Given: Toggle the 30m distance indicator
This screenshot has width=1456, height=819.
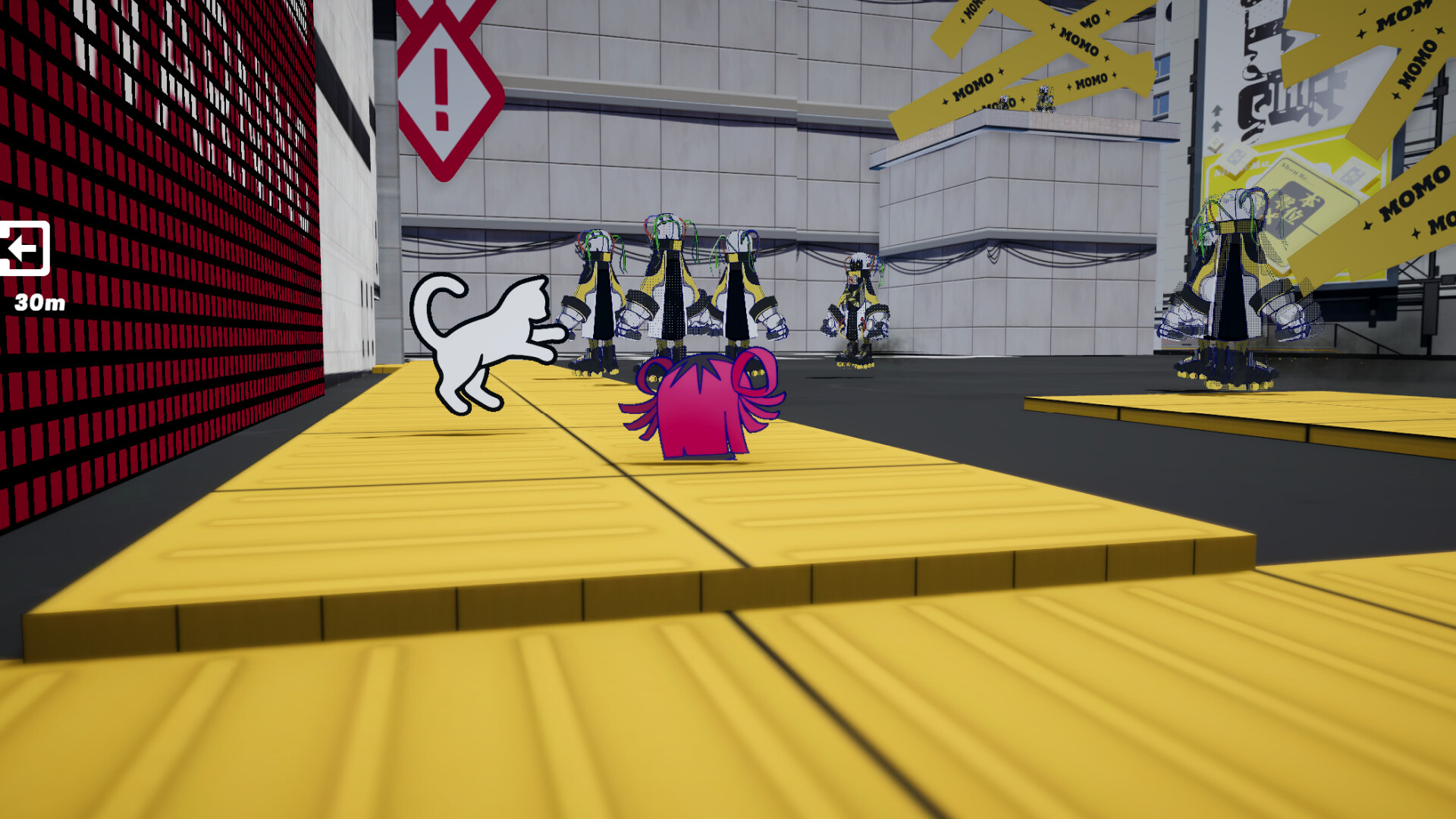Looking at the screenshot, I should click(x=39, y=303).
